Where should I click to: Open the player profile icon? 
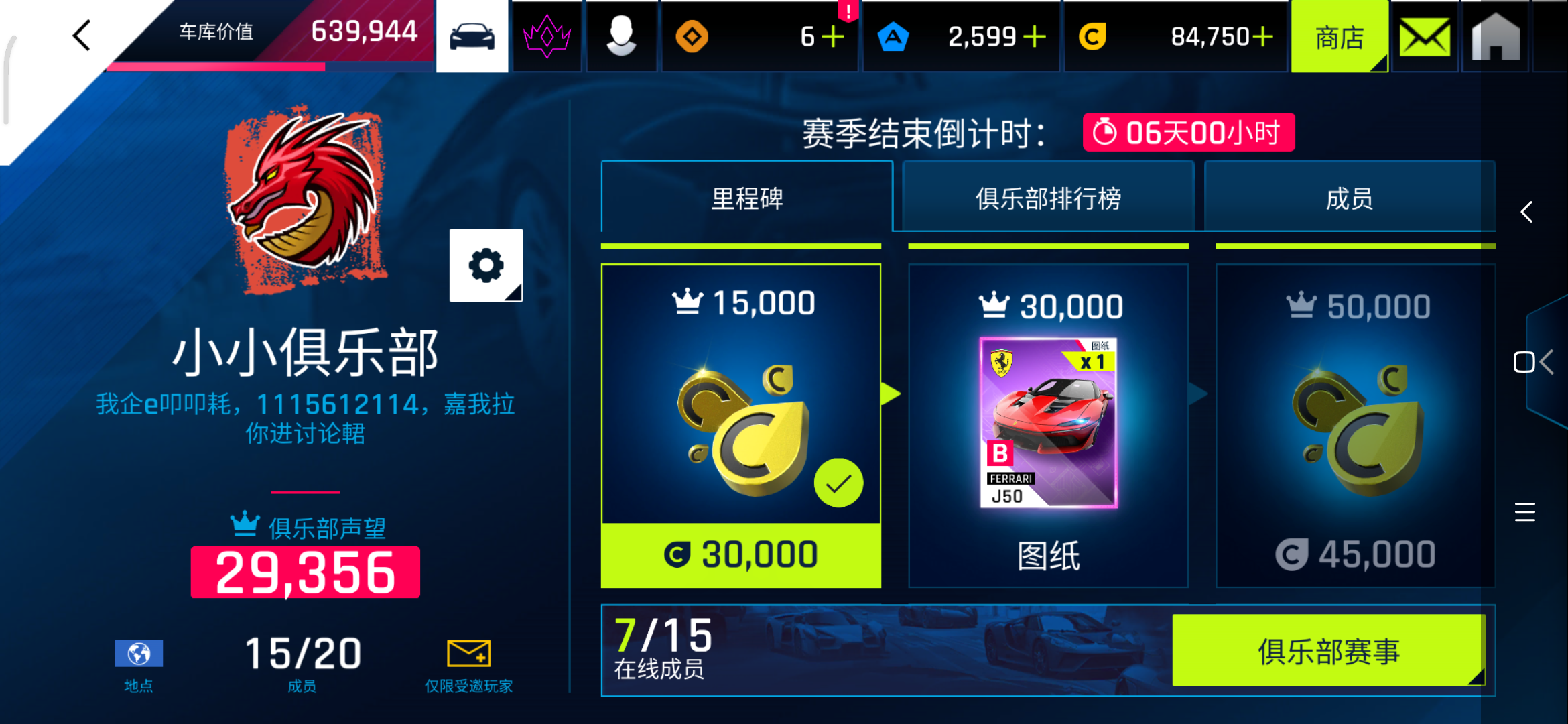pyautogui.click(x=621, y=36)
